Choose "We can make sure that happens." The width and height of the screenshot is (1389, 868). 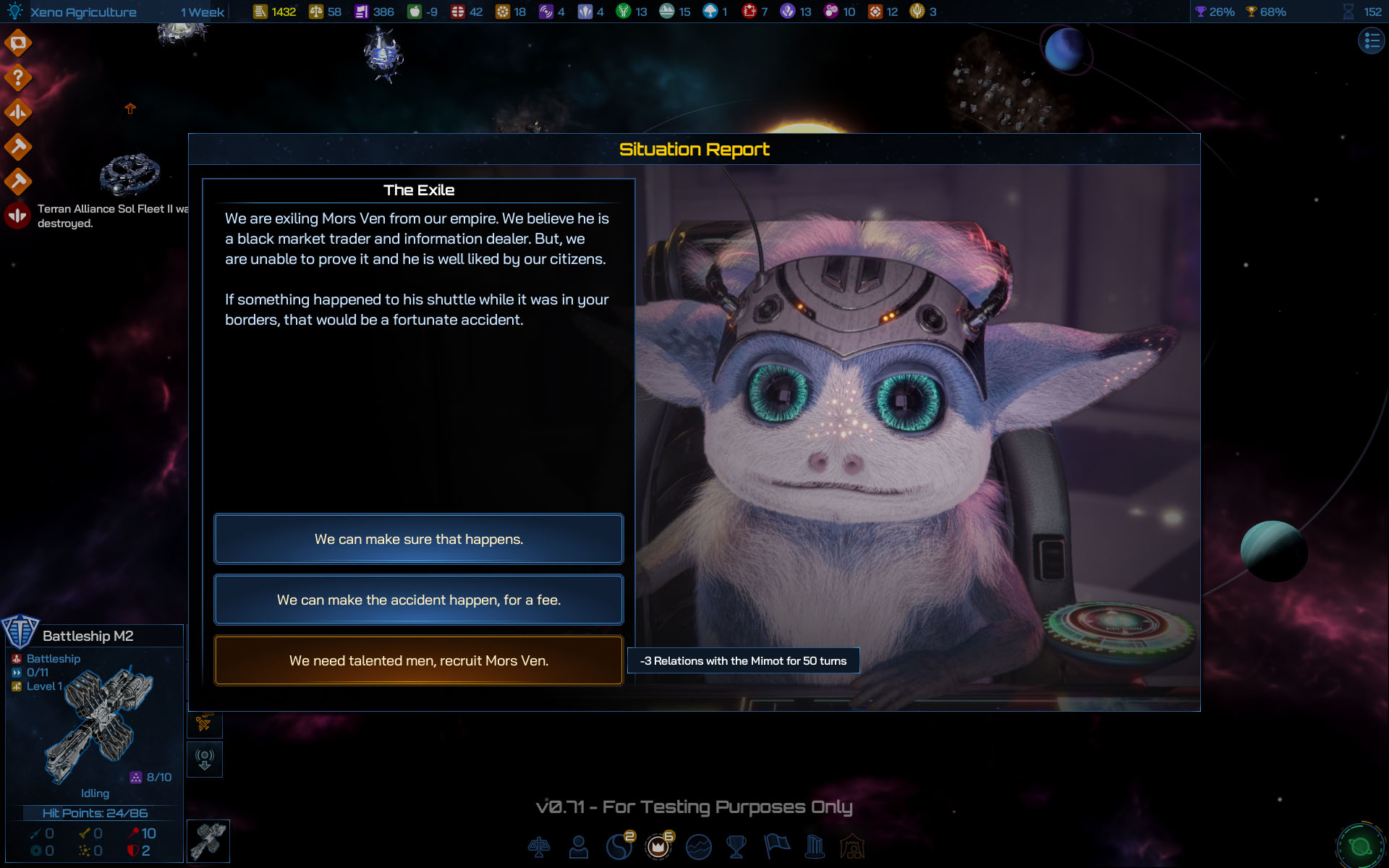coord(418,539)
